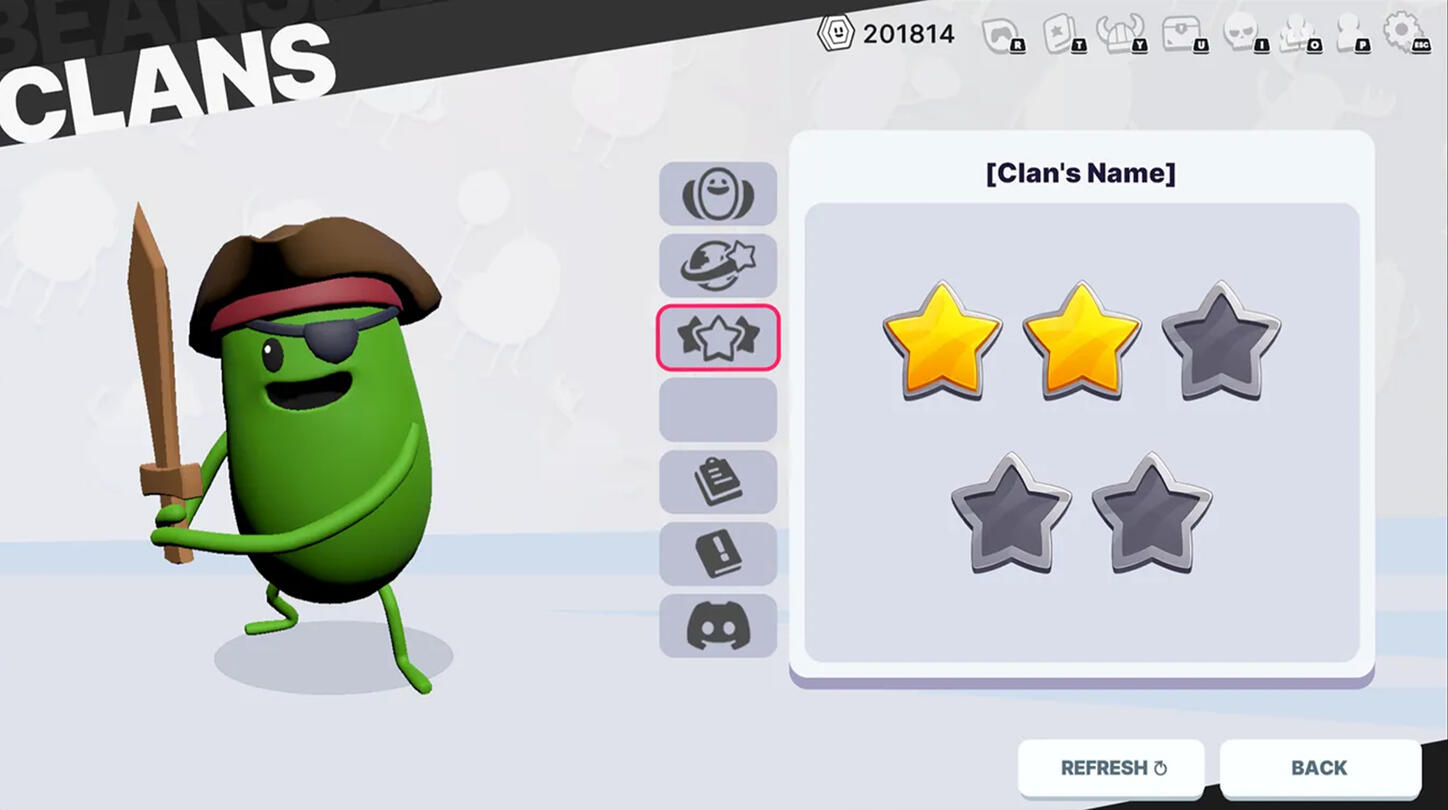Open the group of people icon
This screenshot has width=1448, height=810.
pyautogui.click(x=1299, y=35)
